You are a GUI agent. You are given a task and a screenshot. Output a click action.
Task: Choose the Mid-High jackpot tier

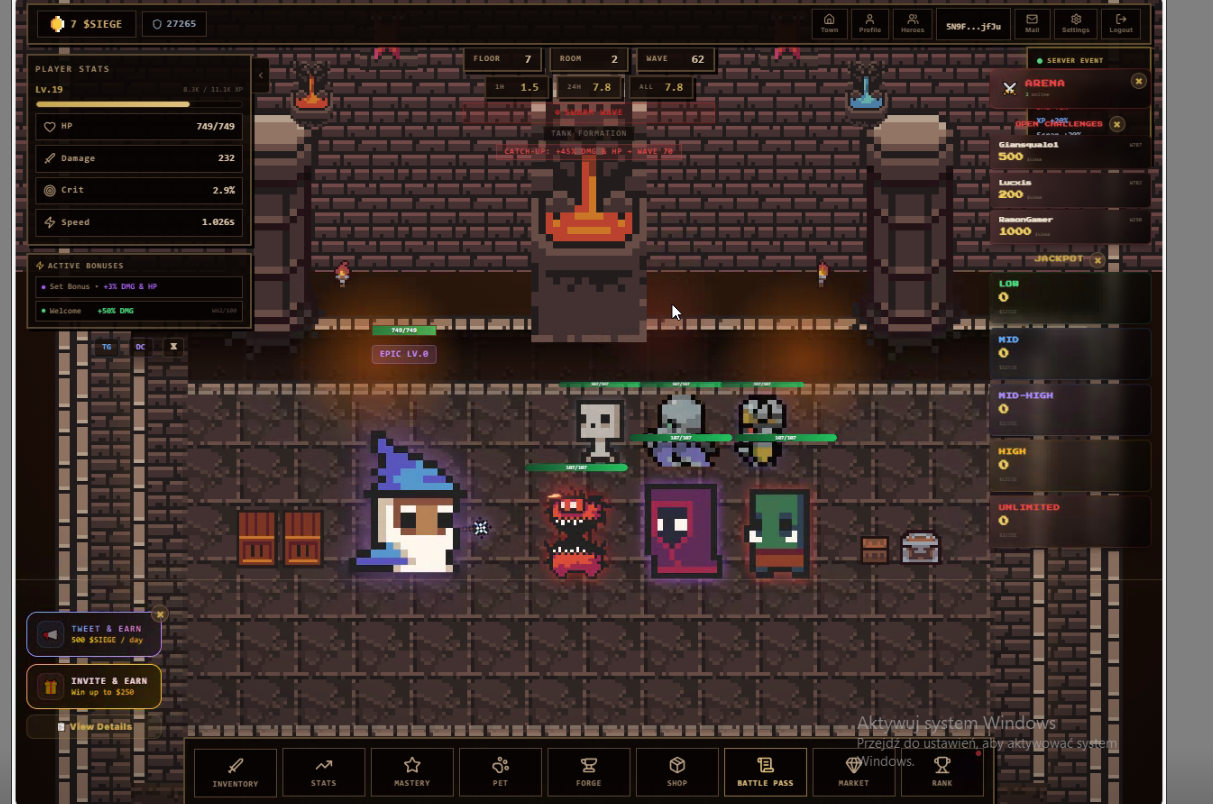[x=1069, y=408]
